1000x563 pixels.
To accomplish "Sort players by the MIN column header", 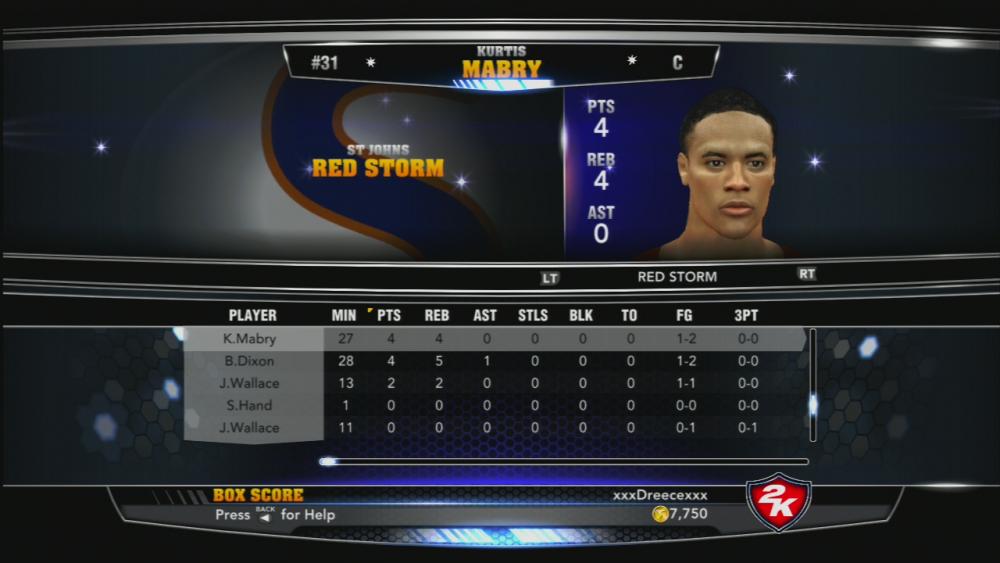I will [343, 315].
